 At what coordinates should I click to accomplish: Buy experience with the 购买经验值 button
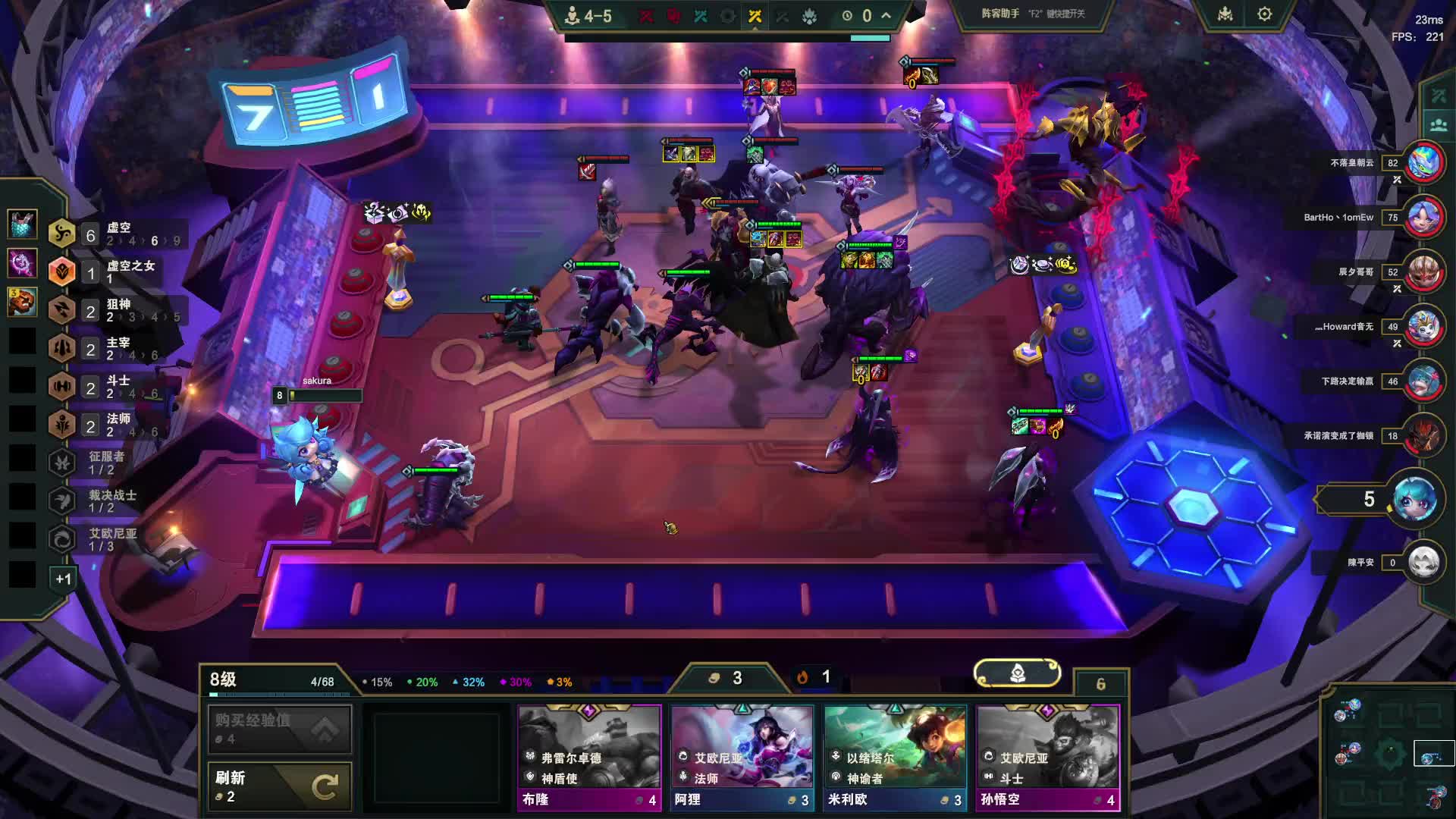pyautogui.click(x=279, y=729)
